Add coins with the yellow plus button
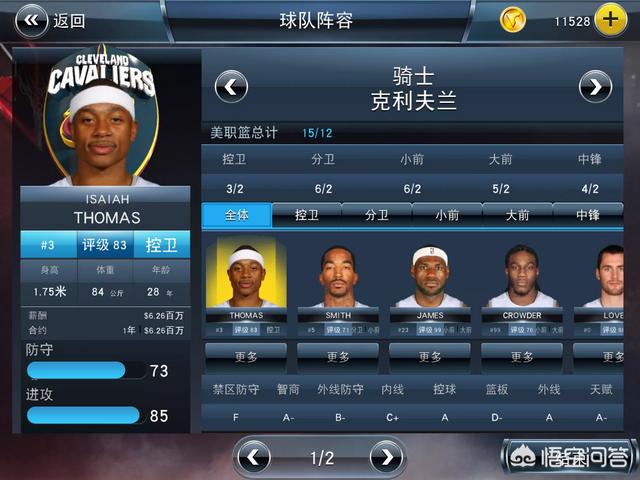Viewport: 640px width, 480px height. (x=610, y=19)
